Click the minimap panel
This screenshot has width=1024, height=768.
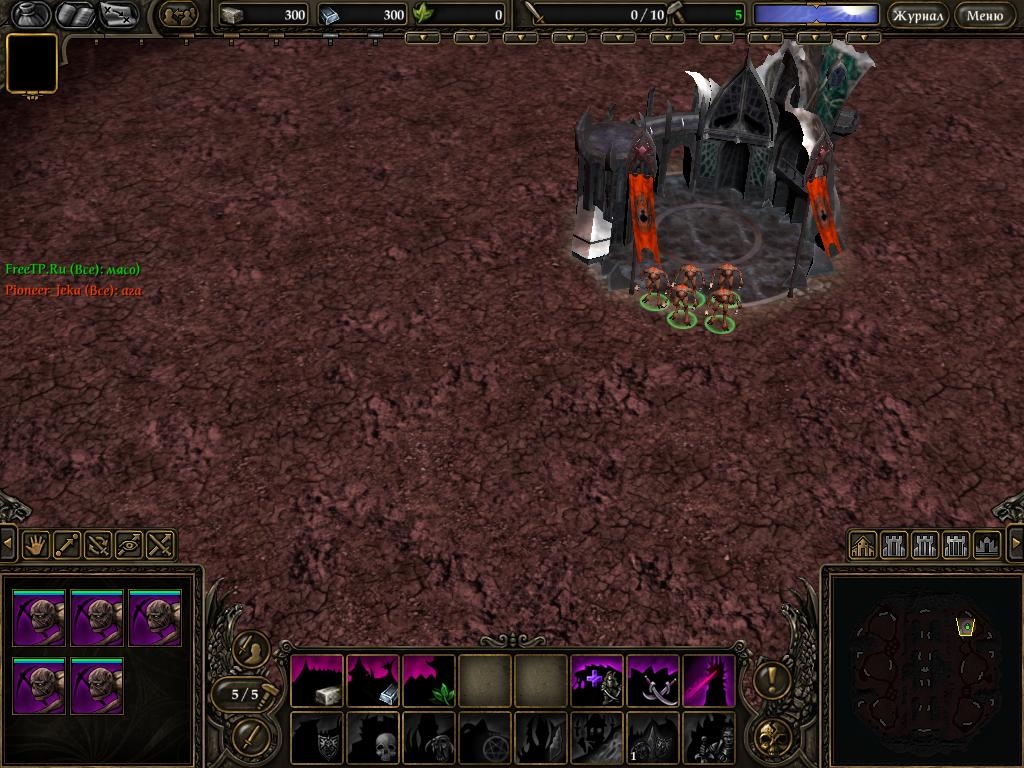(921, 666)
